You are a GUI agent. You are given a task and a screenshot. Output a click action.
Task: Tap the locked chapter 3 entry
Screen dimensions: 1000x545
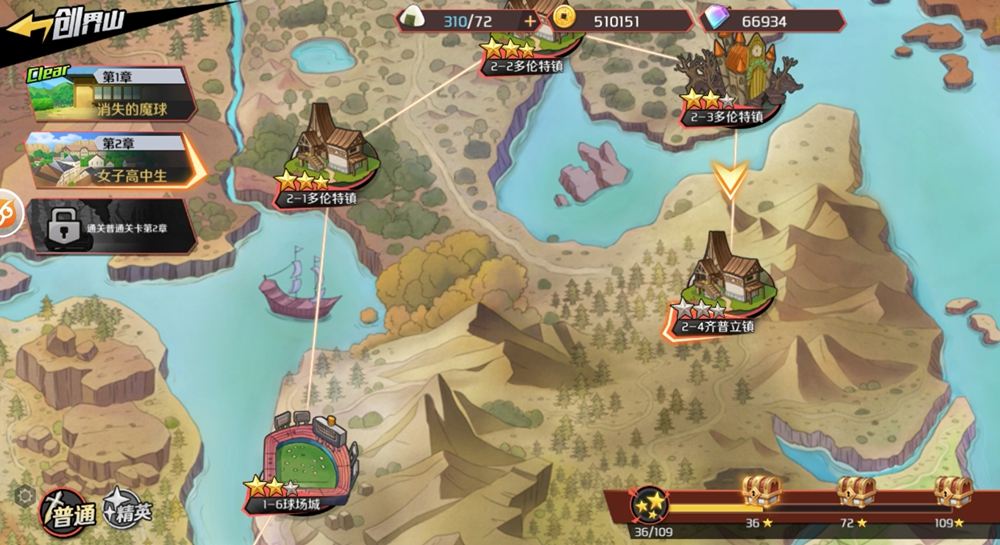pos(108,226)
